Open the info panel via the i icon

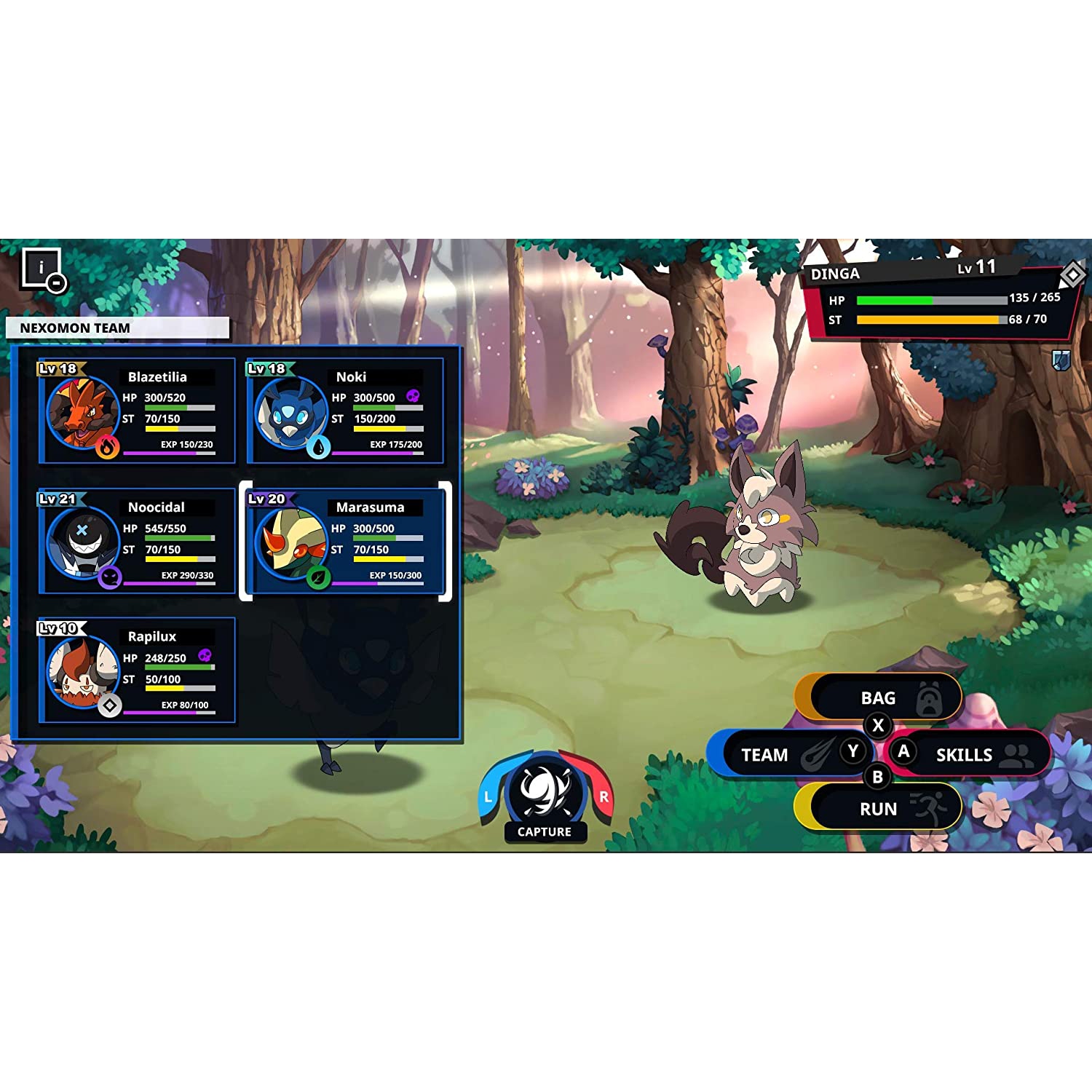click(x=40, y=267)
